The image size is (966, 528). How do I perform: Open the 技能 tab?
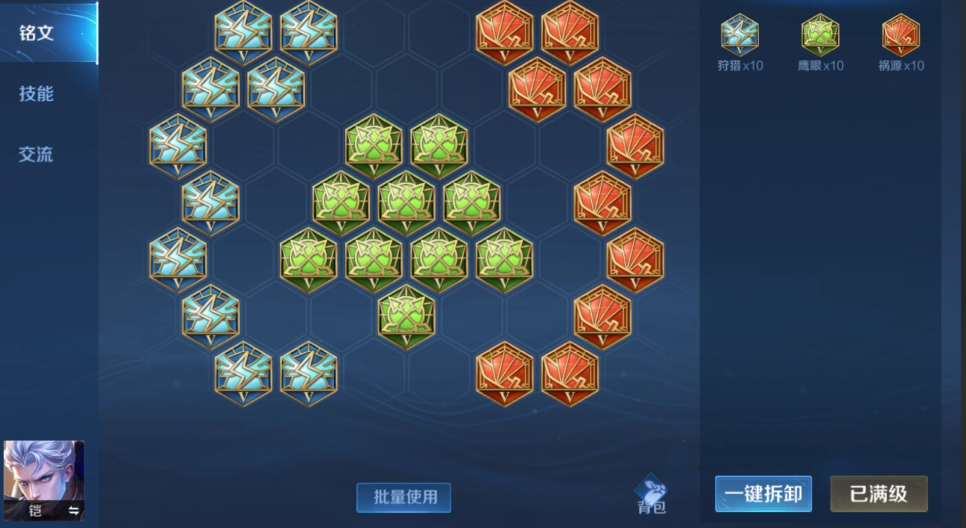(37, 94)
